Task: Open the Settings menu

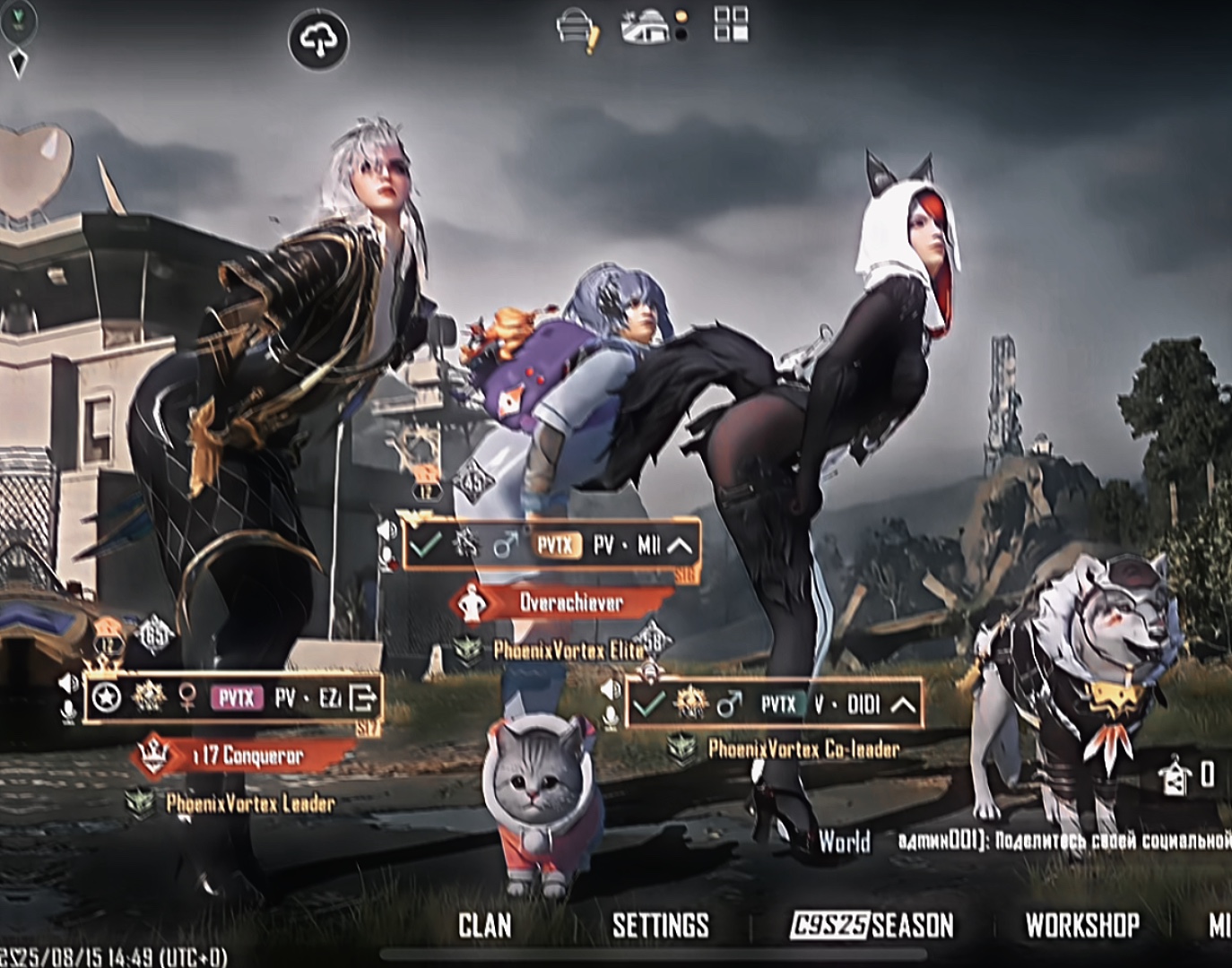Action: click(660, 926)
